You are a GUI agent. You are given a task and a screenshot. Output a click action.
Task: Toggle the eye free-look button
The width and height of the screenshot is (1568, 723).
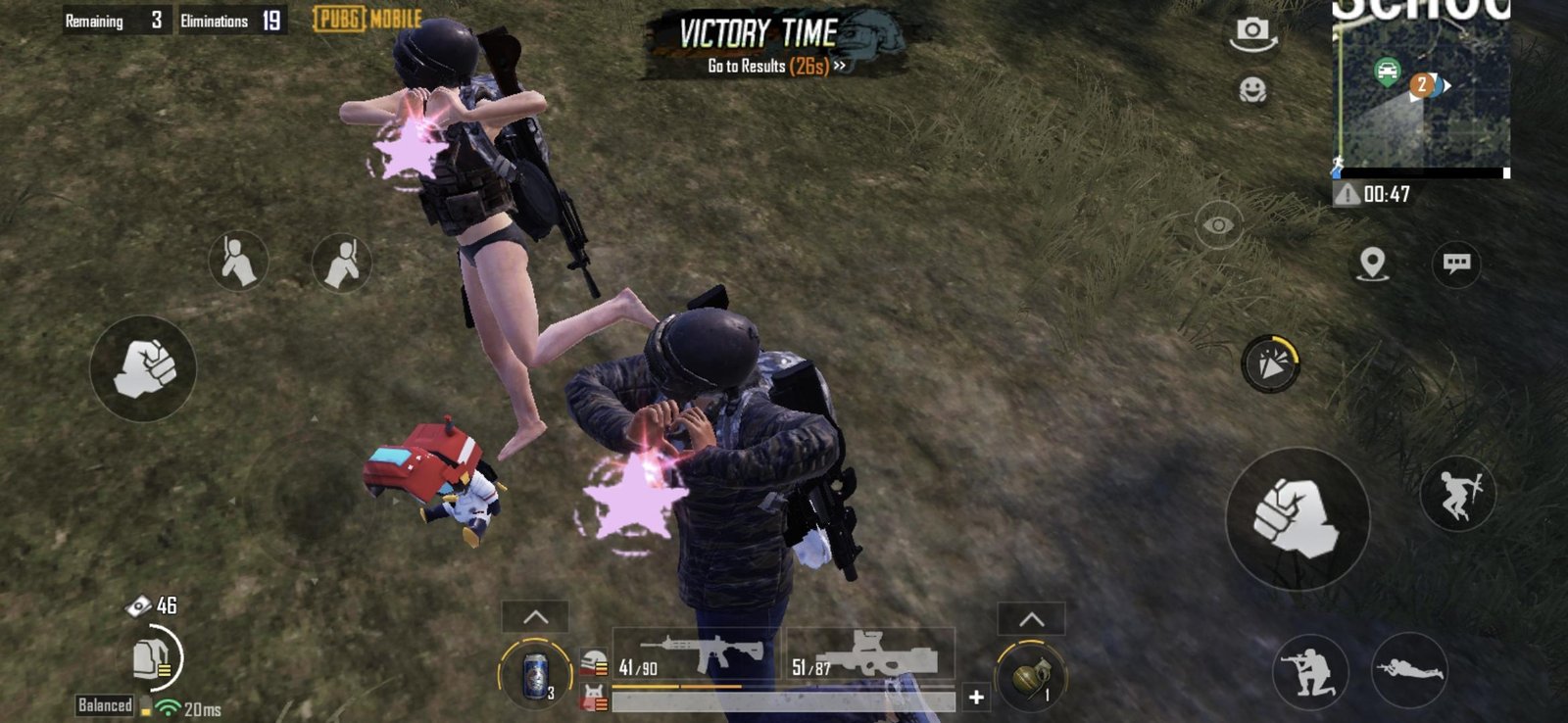click(1218, 225)
